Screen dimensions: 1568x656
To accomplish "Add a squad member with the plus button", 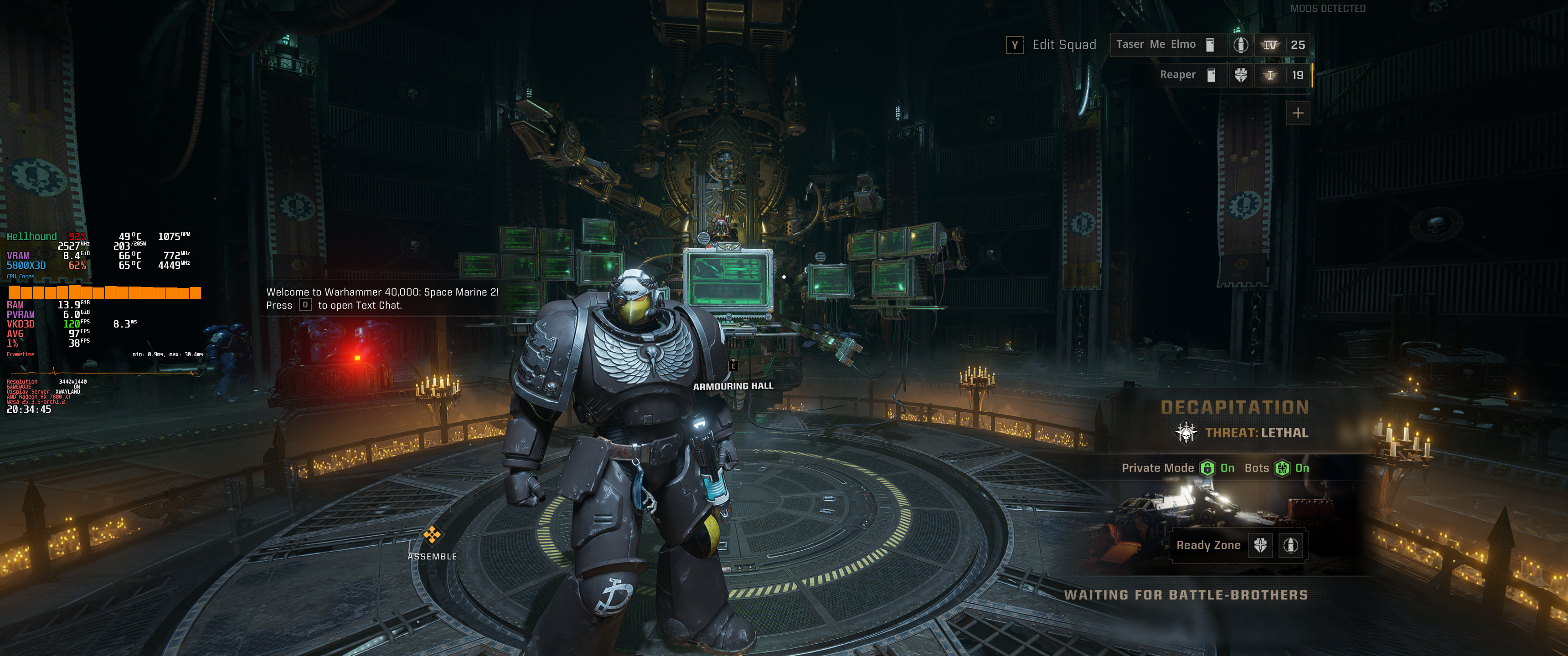I will coord(1298,113).
